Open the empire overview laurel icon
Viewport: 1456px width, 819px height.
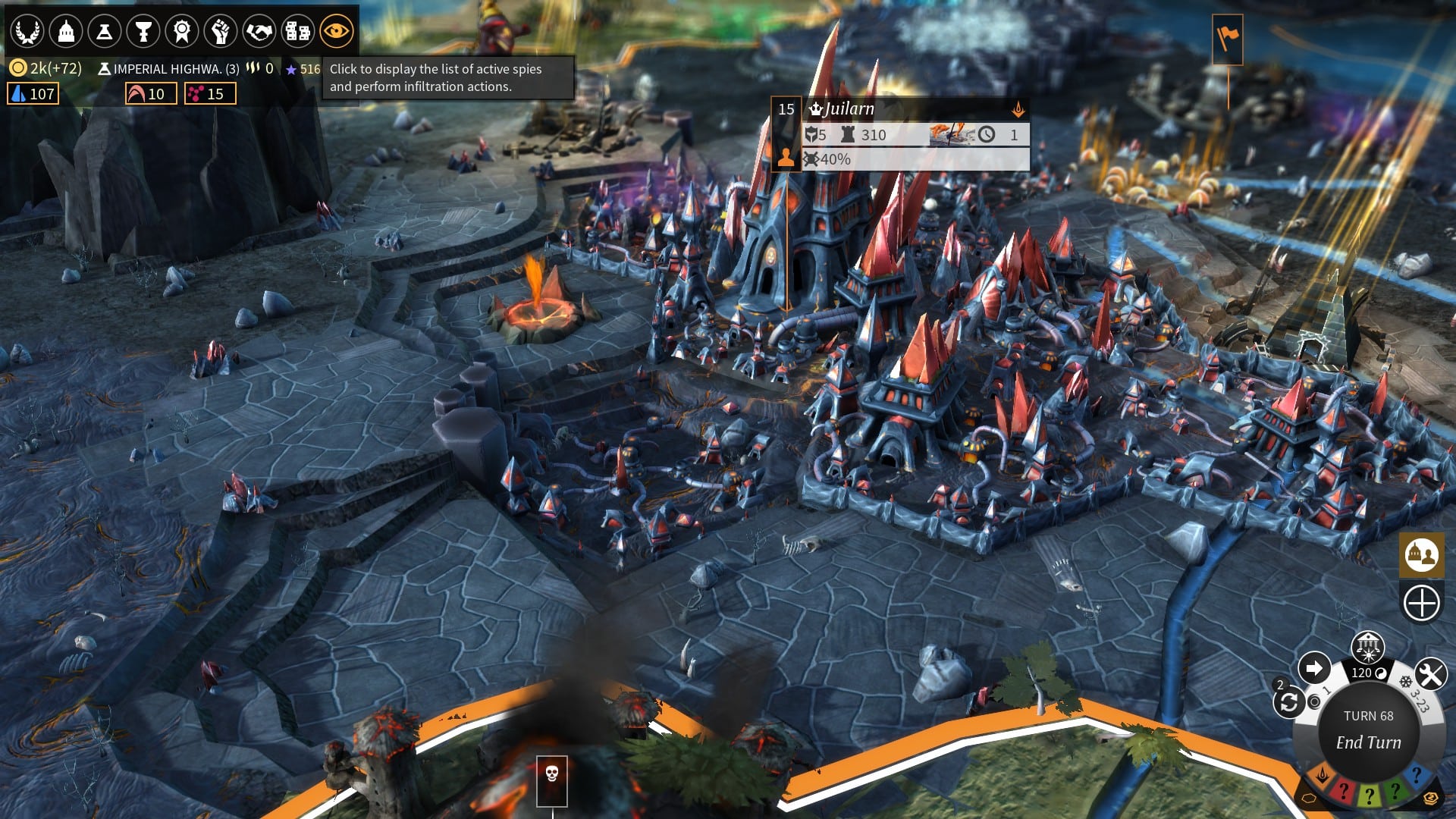(27, 32)
